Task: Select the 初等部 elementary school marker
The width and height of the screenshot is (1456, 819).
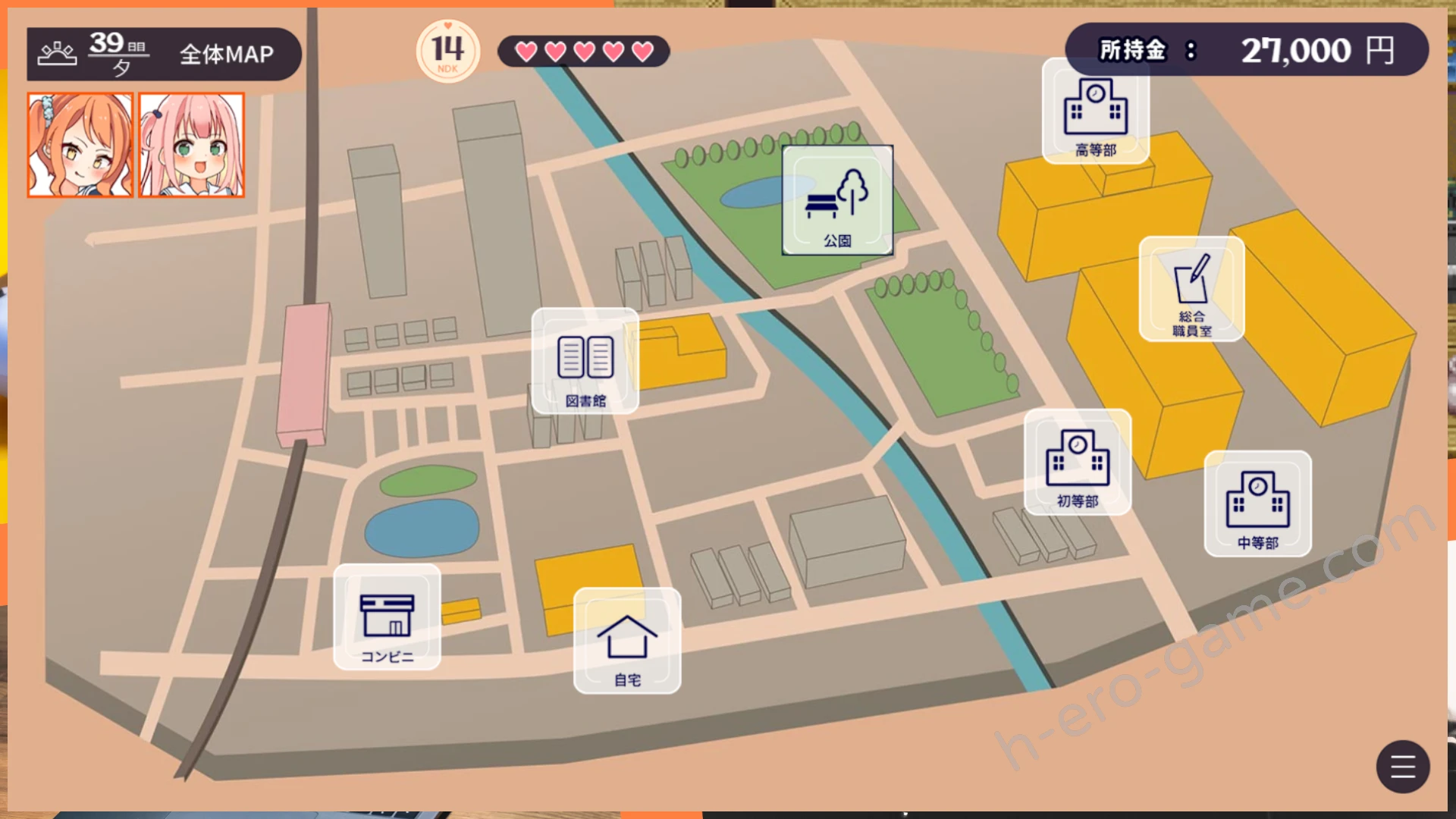Action: (x=1078, y=462)
